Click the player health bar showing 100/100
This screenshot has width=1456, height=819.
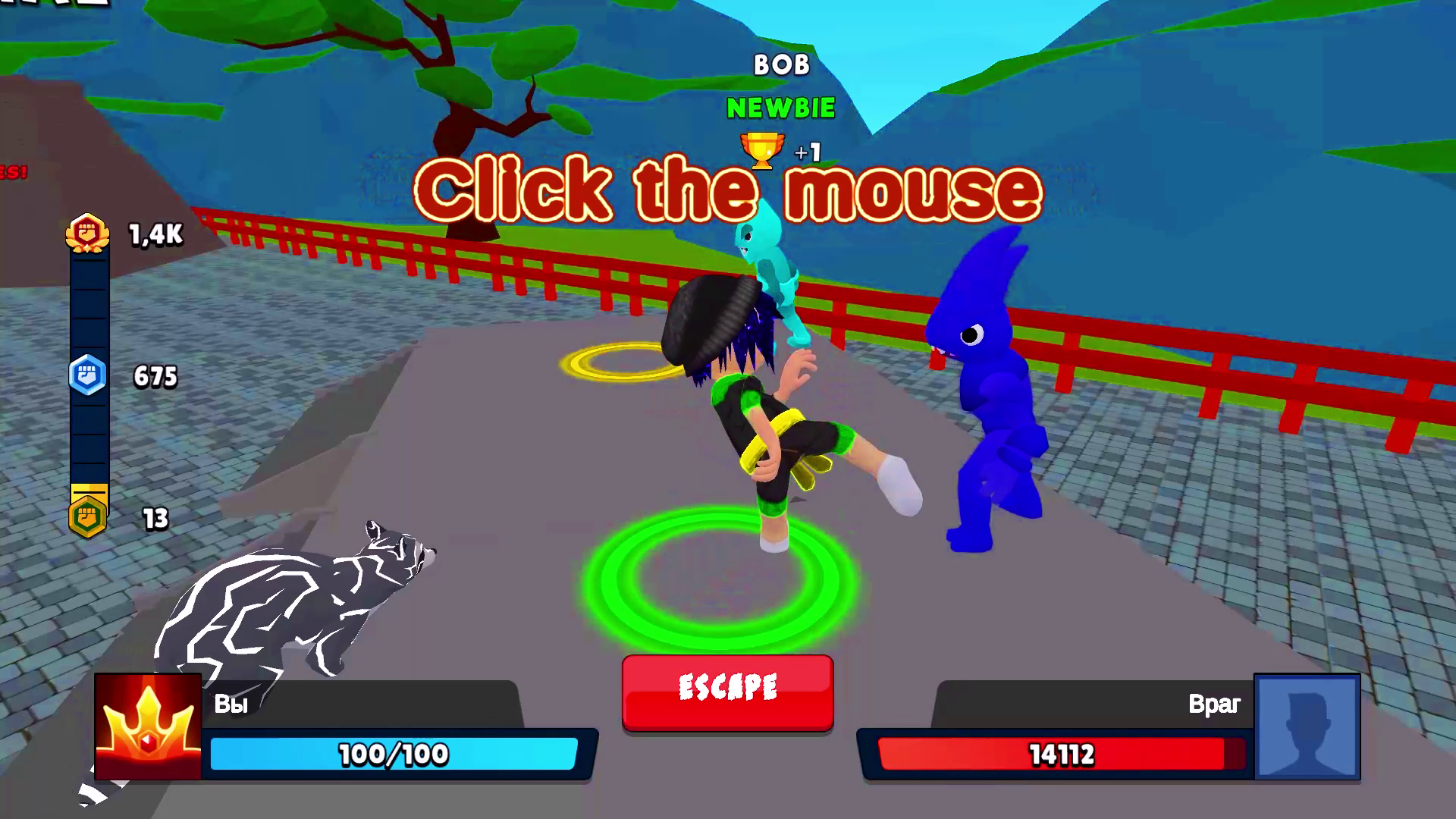[x=398, y=755]
